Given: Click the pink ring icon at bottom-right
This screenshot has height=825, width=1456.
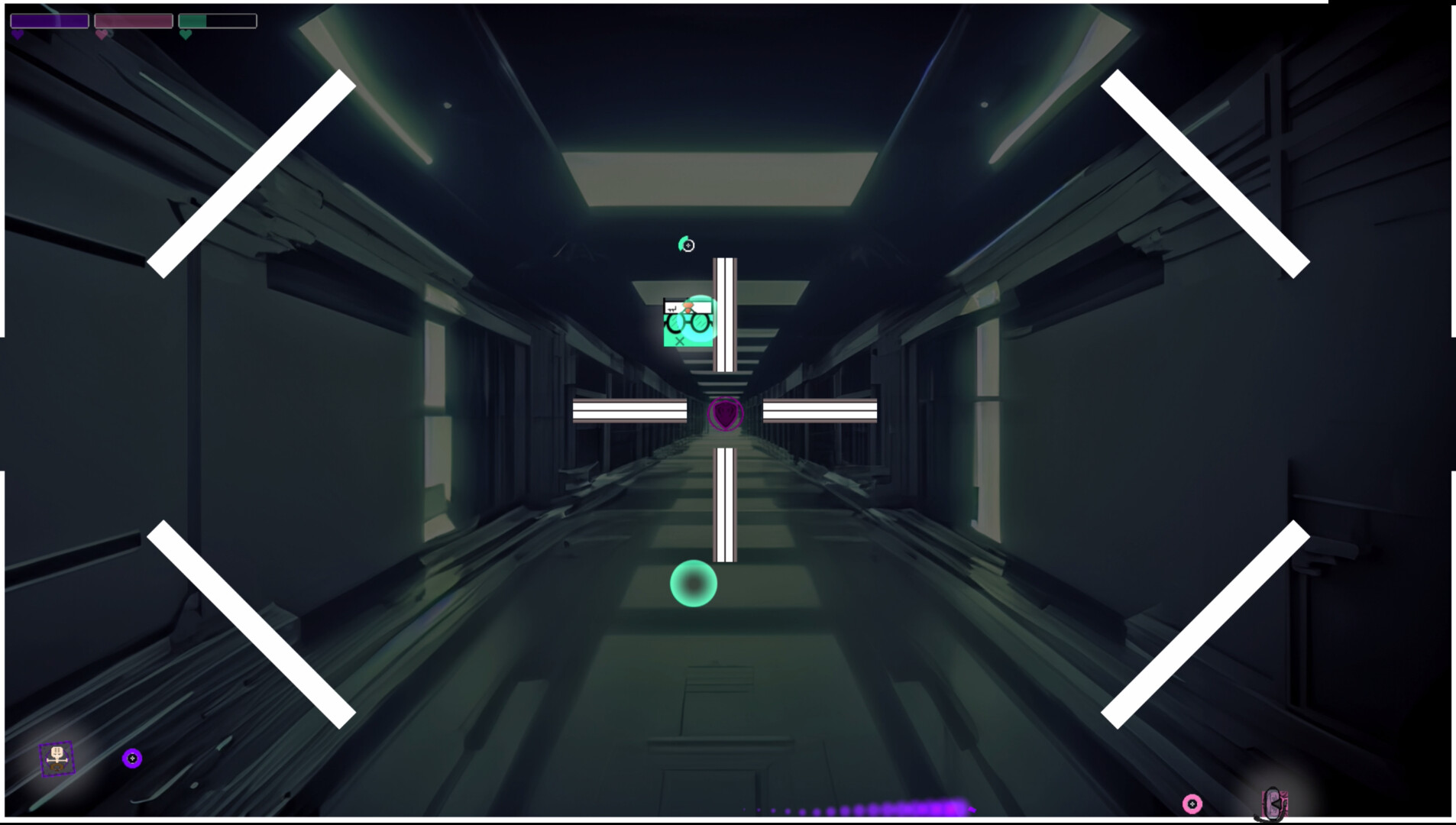Looking at the screenshot, I should point(1193,802).
